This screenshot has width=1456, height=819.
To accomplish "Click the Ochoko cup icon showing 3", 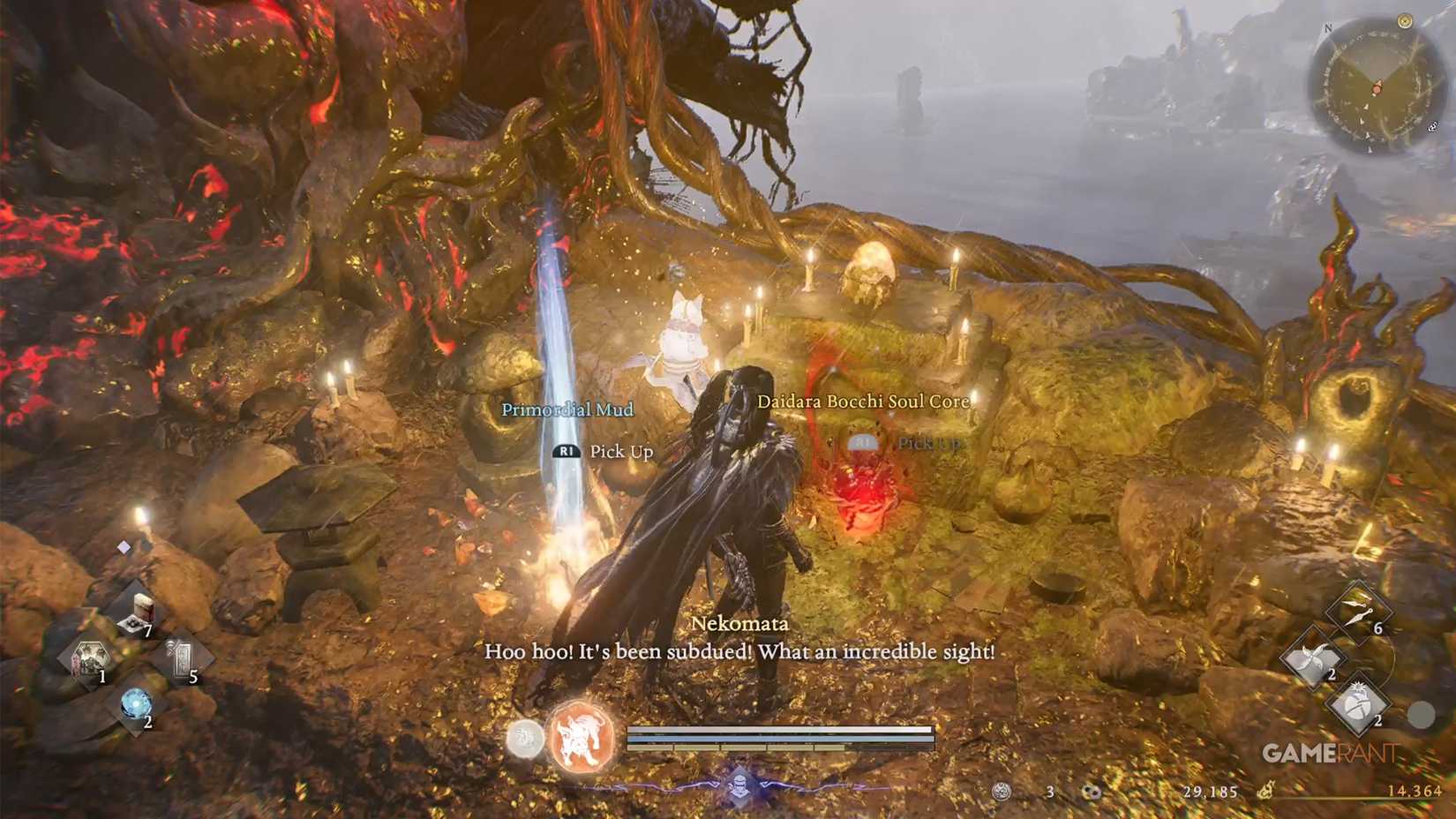I will (1001, 791).
